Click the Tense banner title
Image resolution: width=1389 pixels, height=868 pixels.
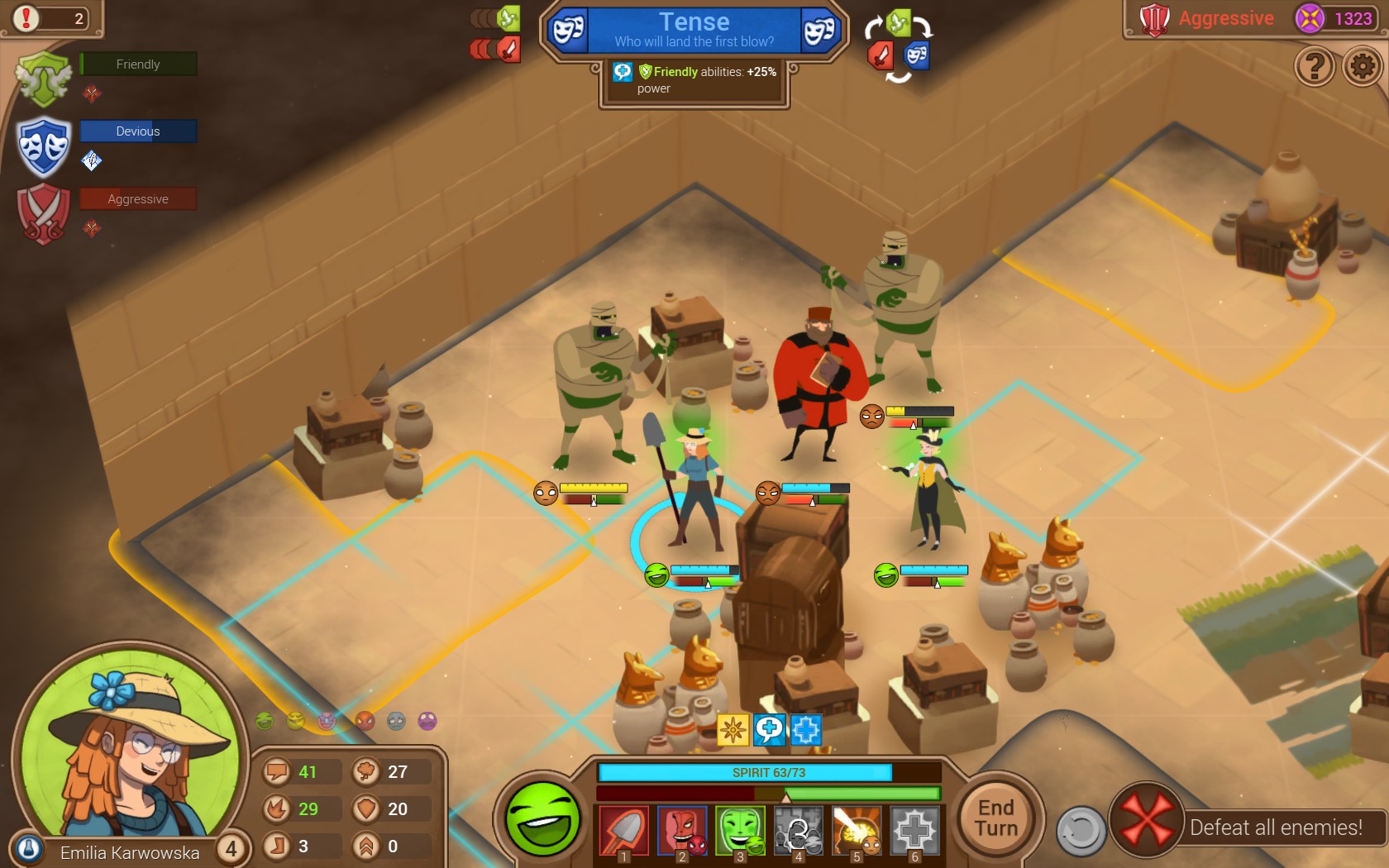(693, 21)
